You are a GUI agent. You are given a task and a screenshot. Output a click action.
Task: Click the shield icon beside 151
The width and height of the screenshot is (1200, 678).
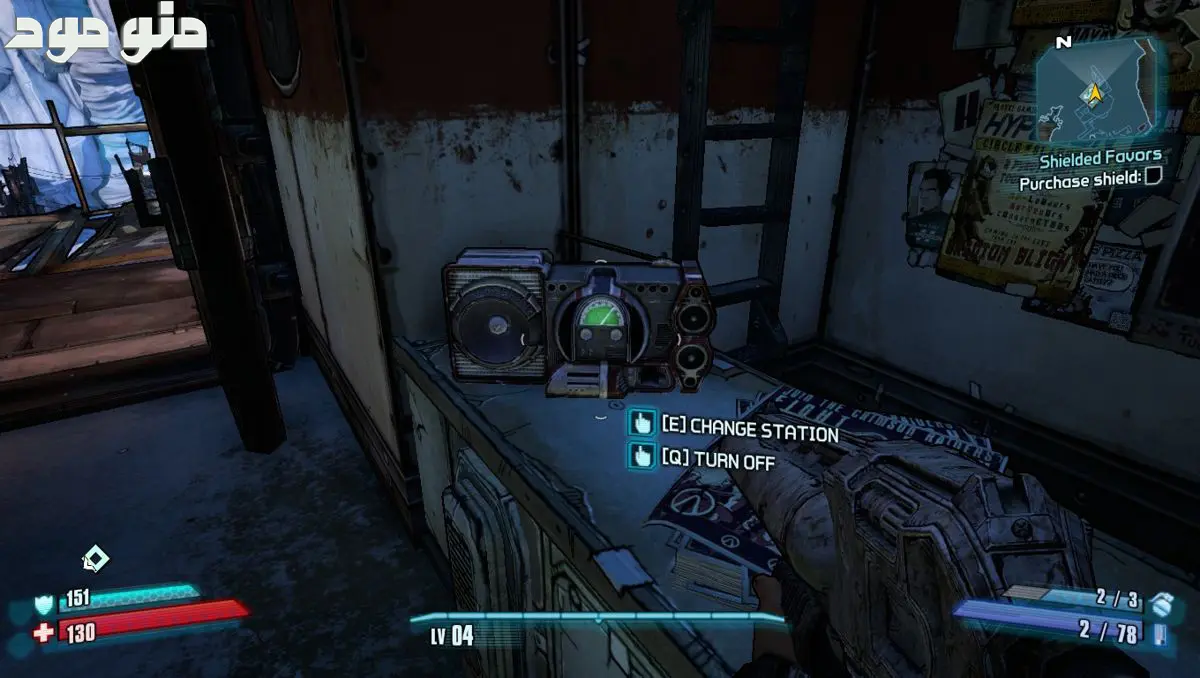tap(44, 602)
